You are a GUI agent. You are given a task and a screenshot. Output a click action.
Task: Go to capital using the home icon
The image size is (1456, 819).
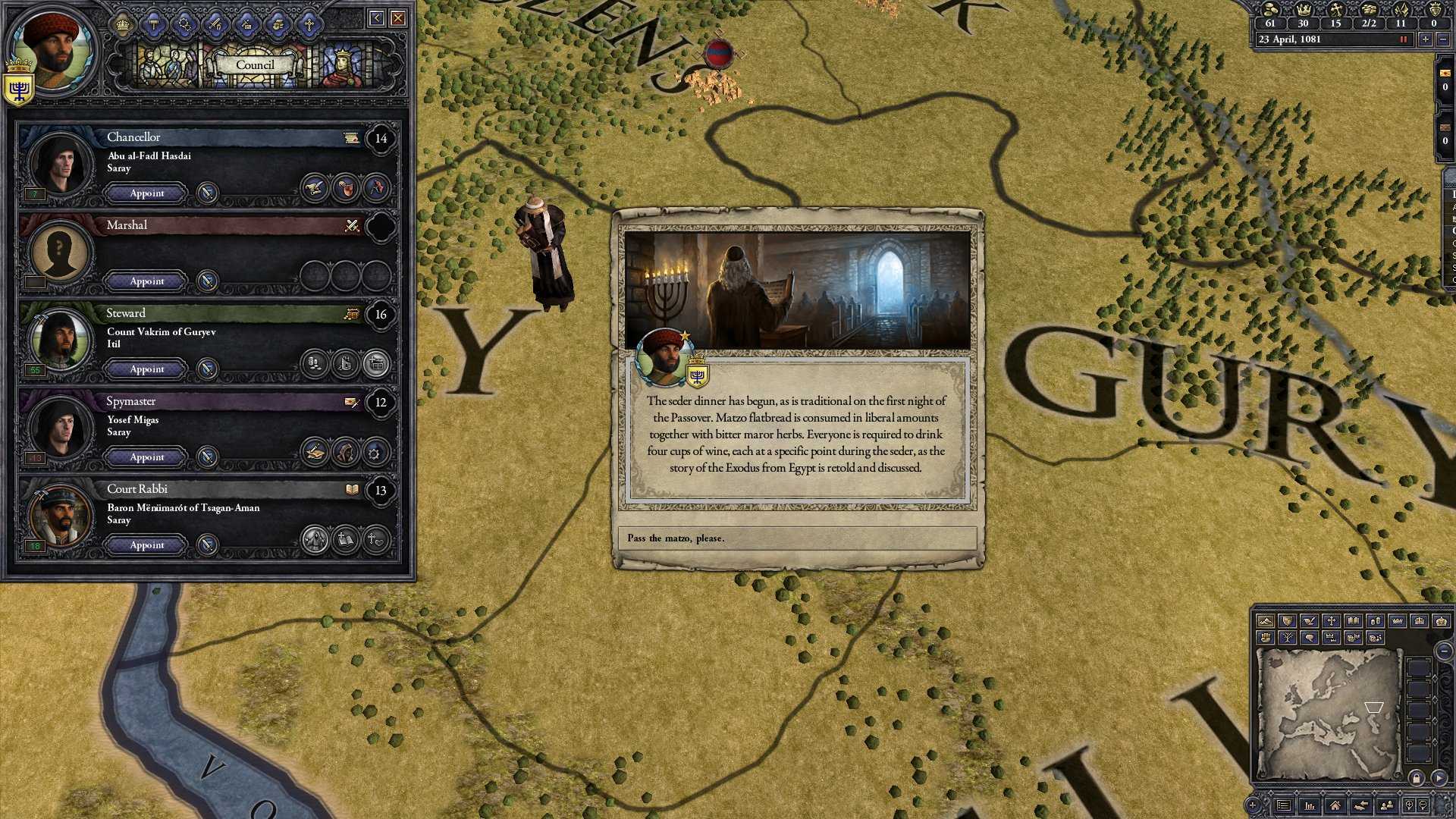pyautogui.click(x=1336, y=806)
